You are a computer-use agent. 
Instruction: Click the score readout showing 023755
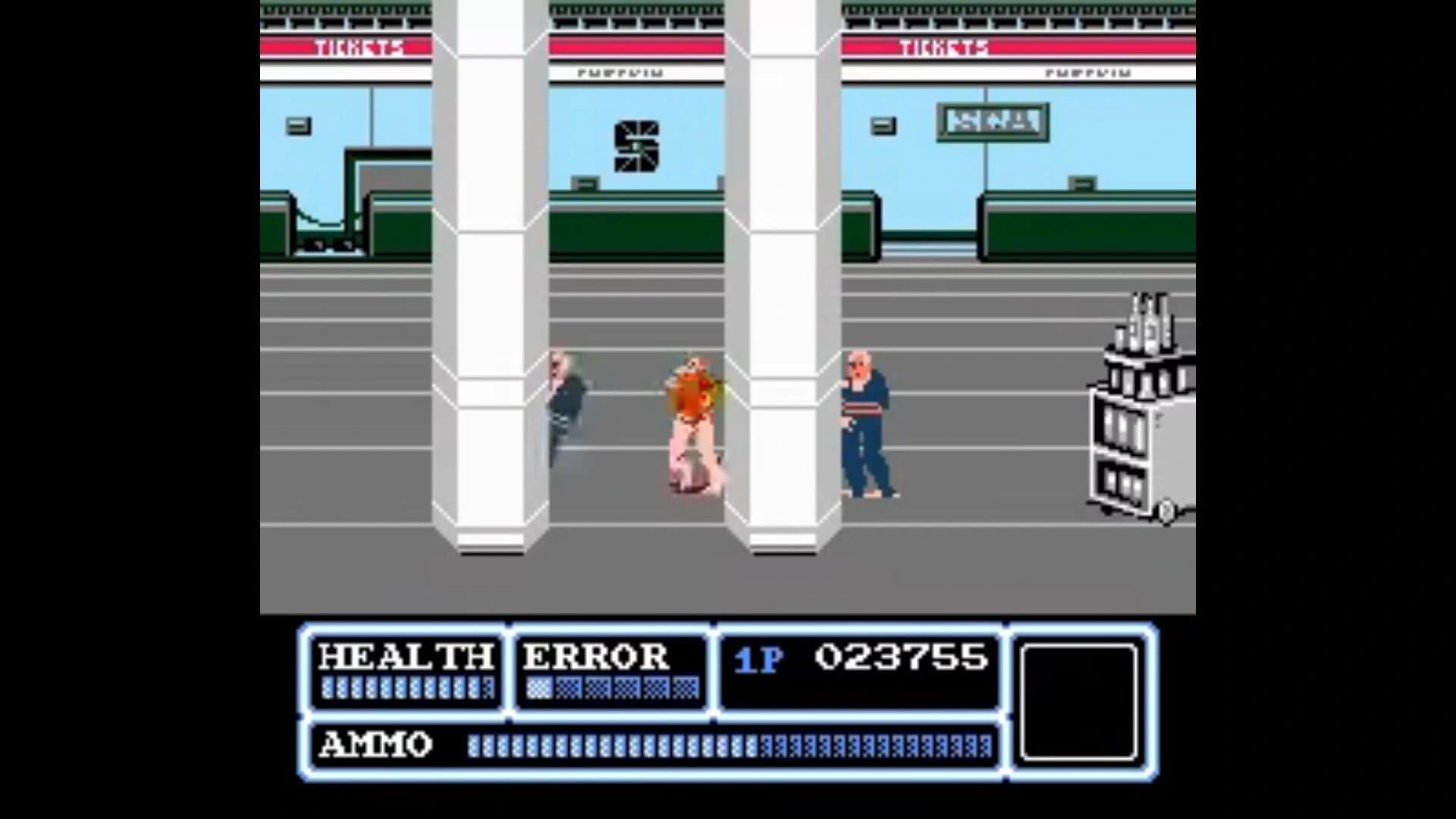(902, 660)
